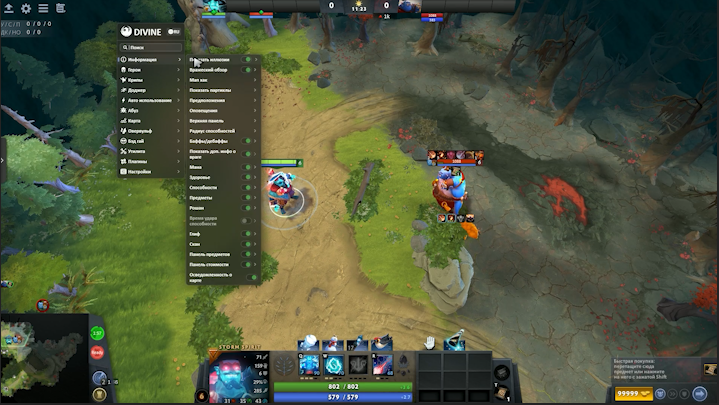The image size is (719, 405).
Task: Toggle the Здоровье display switch
Action: (x=248, y=176)
